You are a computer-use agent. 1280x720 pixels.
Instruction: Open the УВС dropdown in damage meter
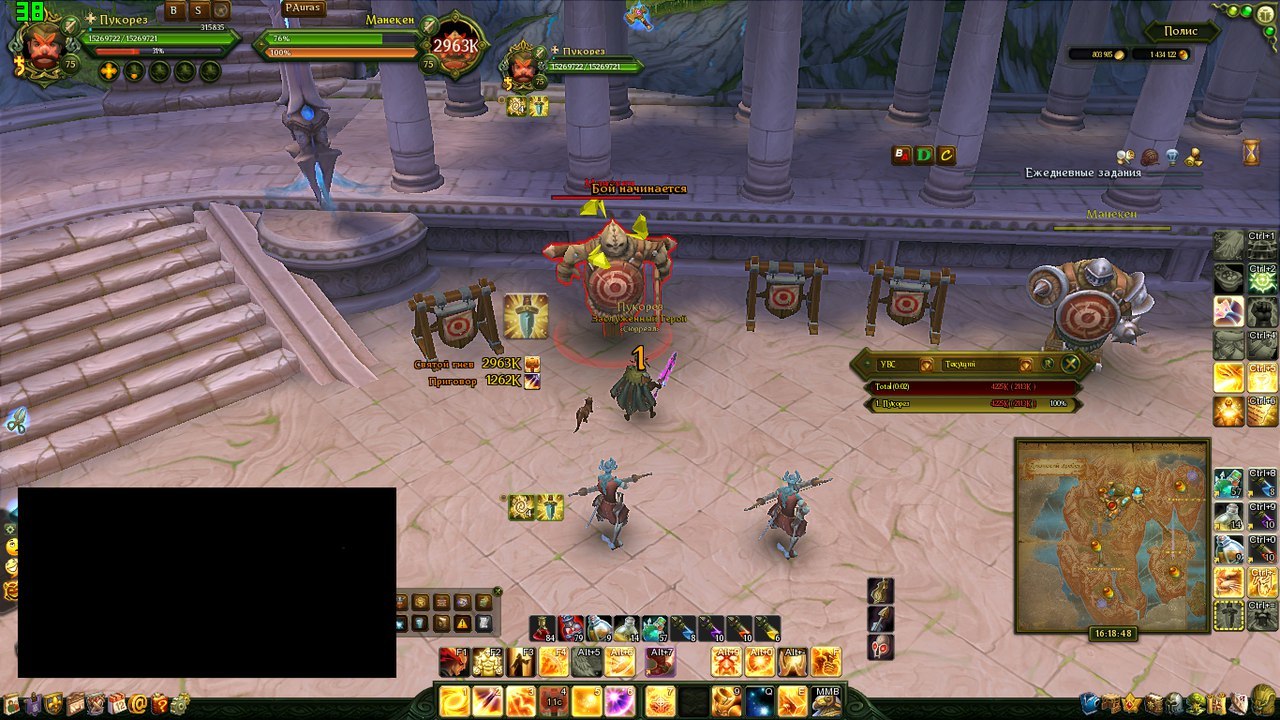click(926, 365)
